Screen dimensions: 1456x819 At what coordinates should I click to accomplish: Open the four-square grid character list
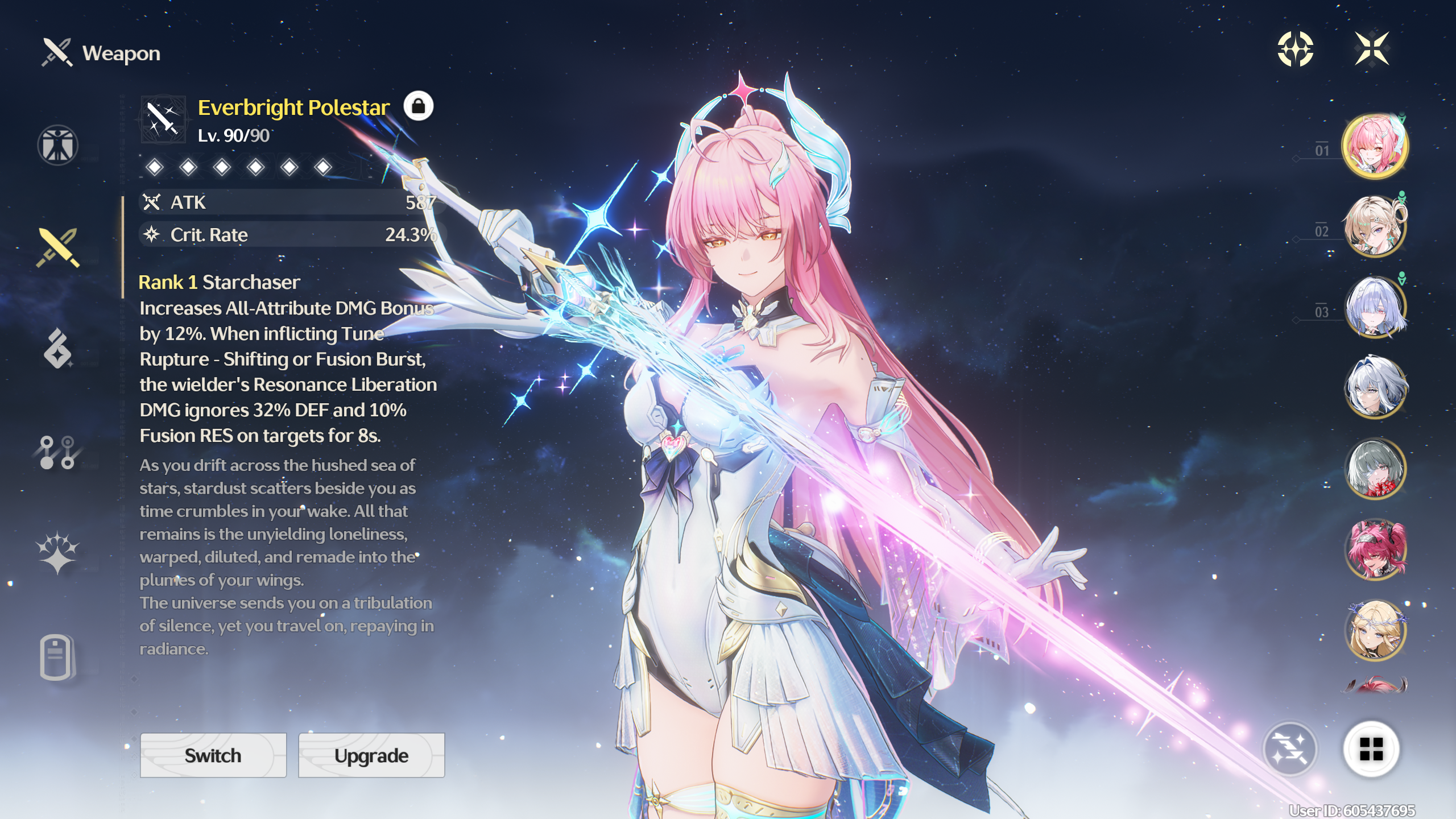(x=1371, y=749)
